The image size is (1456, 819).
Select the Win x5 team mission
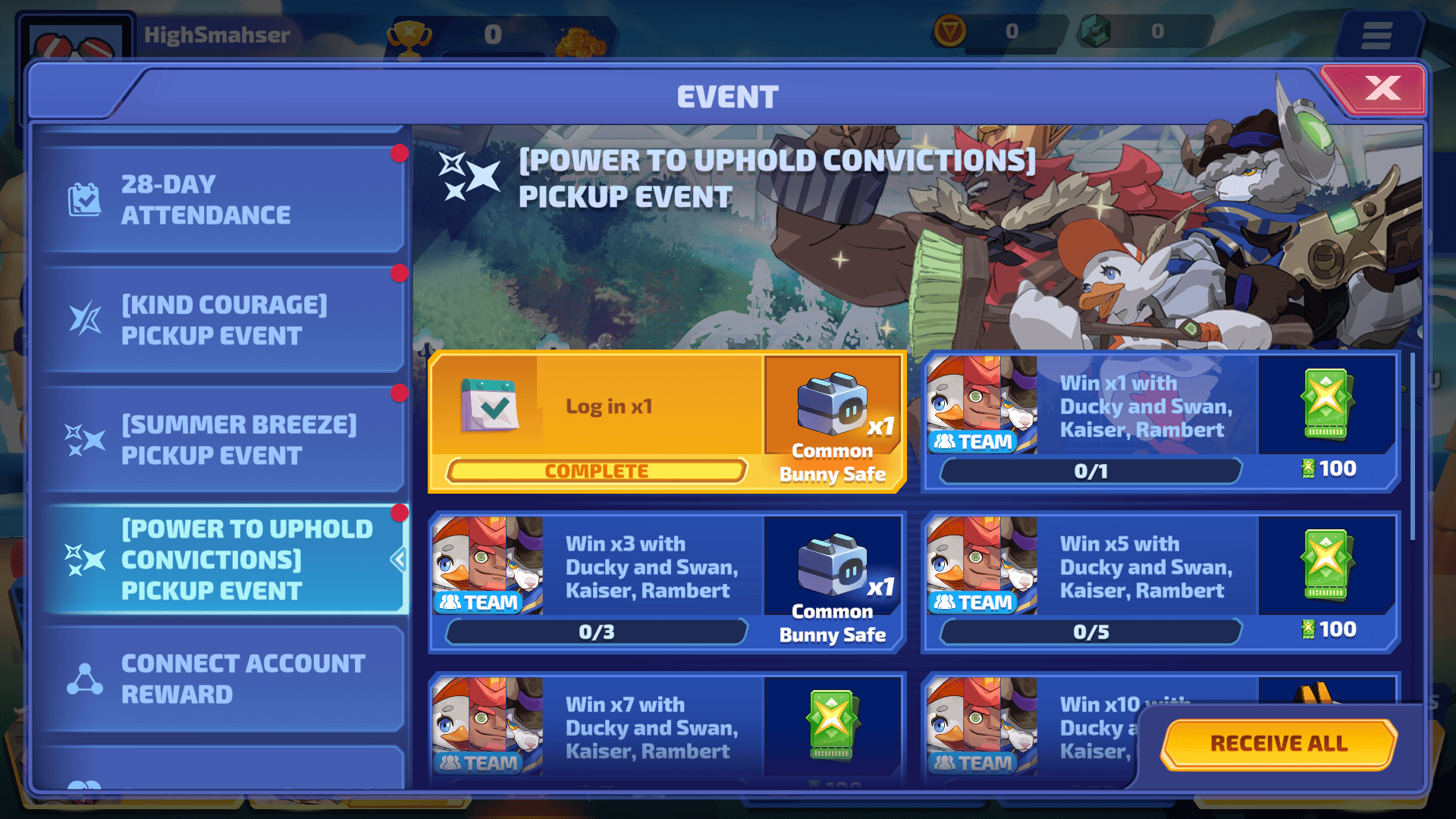coord(1159,582)
